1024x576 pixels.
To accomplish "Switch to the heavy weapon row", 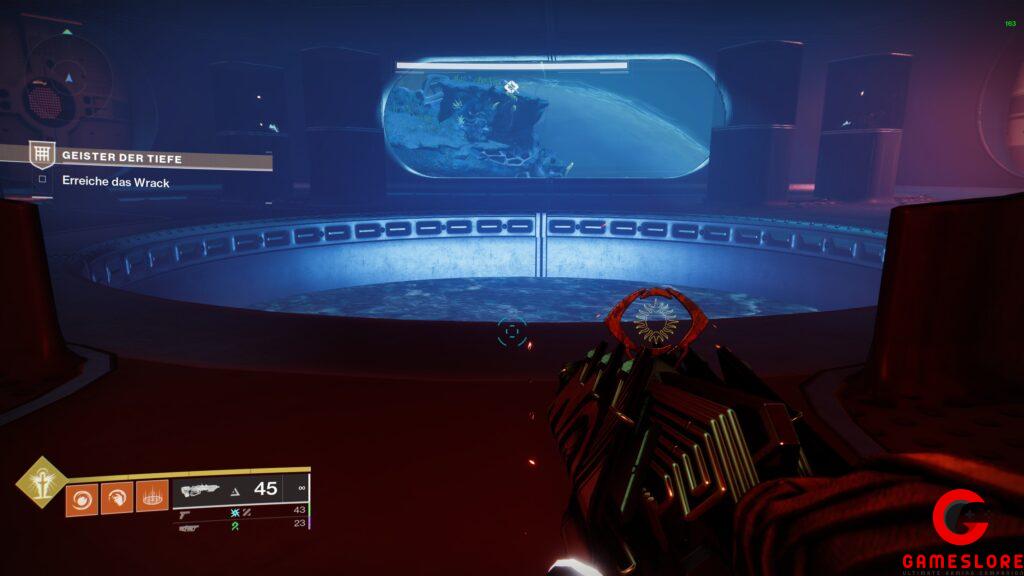I will coord(240,524).
